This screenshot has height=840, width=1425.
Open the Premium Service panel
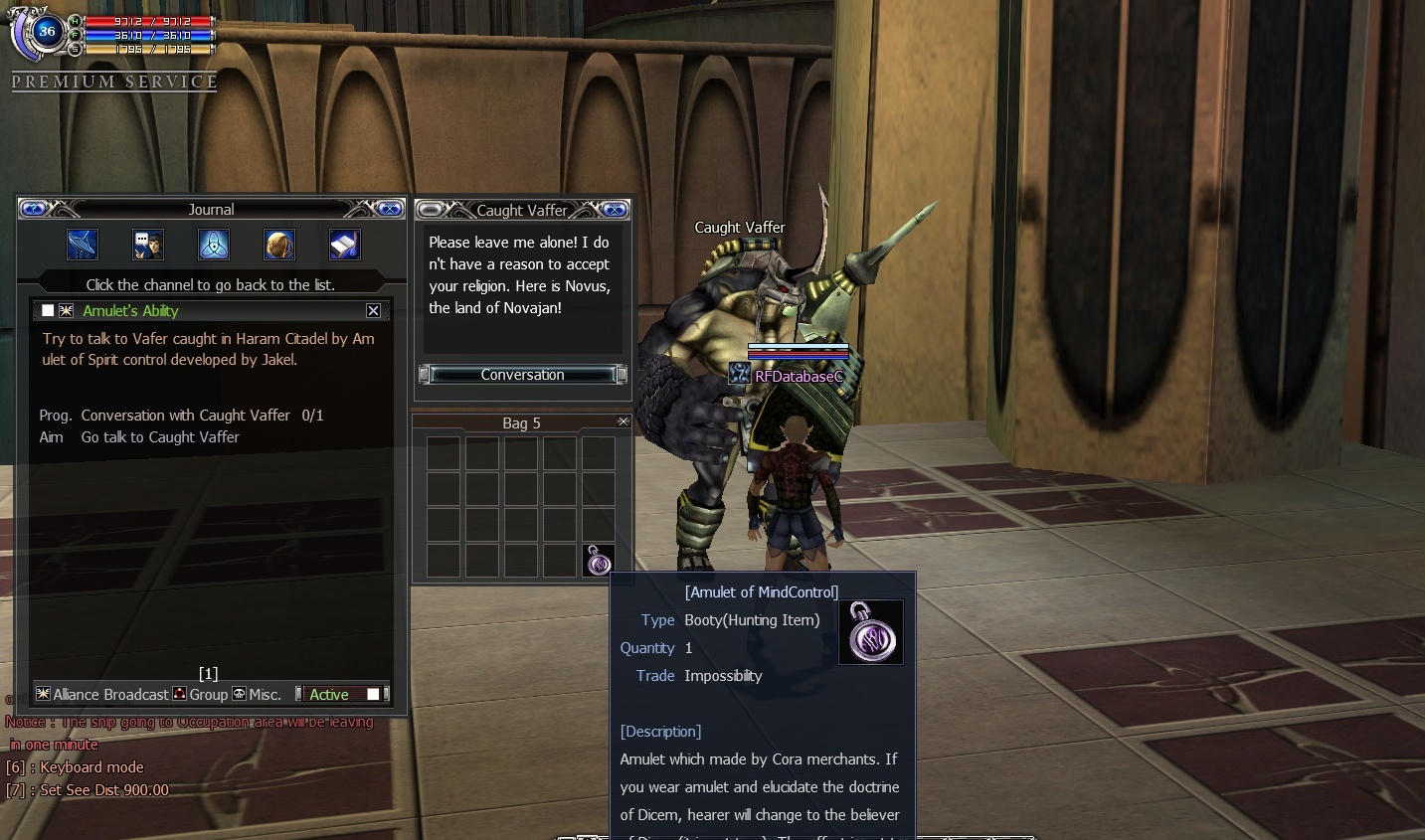[114, 82]
